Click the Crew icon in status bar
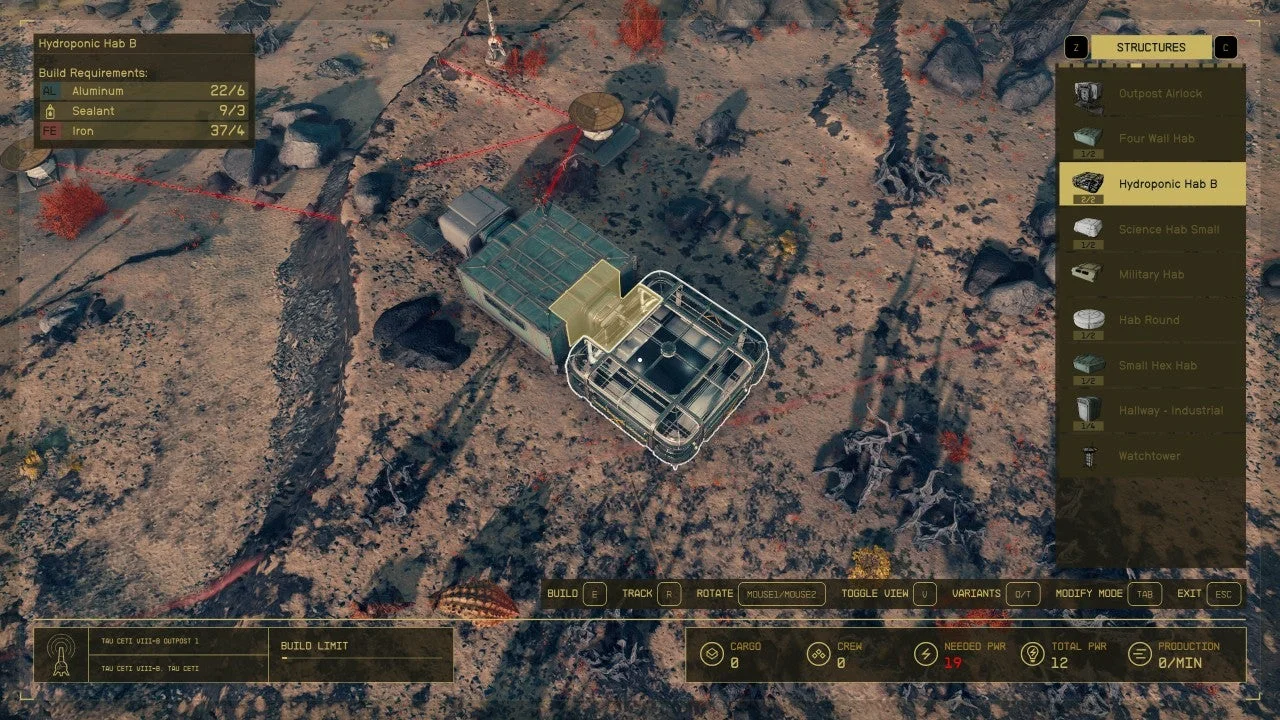Viewport: 1280px width, 720px height. [817, 654]
